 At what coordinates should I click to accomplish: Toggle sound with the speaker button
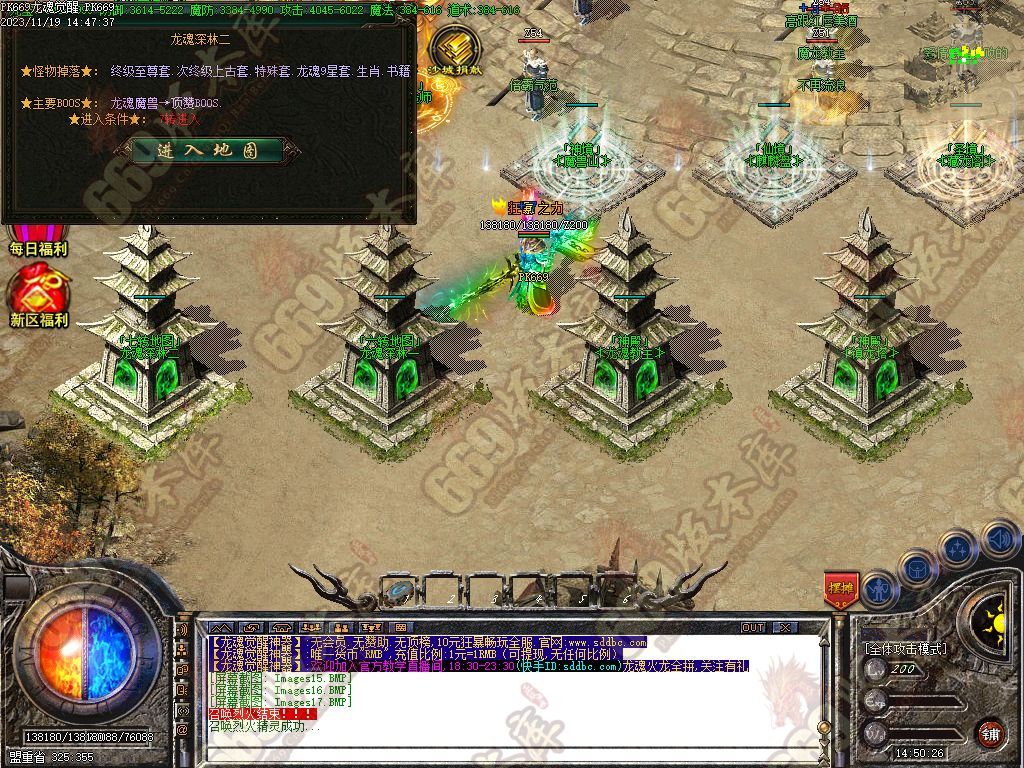[999, 540]
